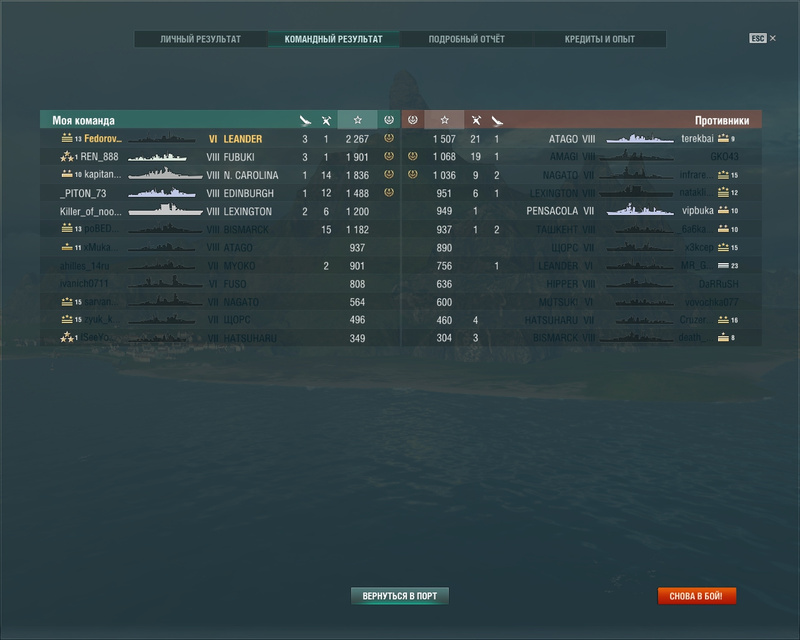Screen dimensions: 800x640
Task: Show the Кредиты и опыт tab
Action: pyautogui.click(x=599, y=40)
